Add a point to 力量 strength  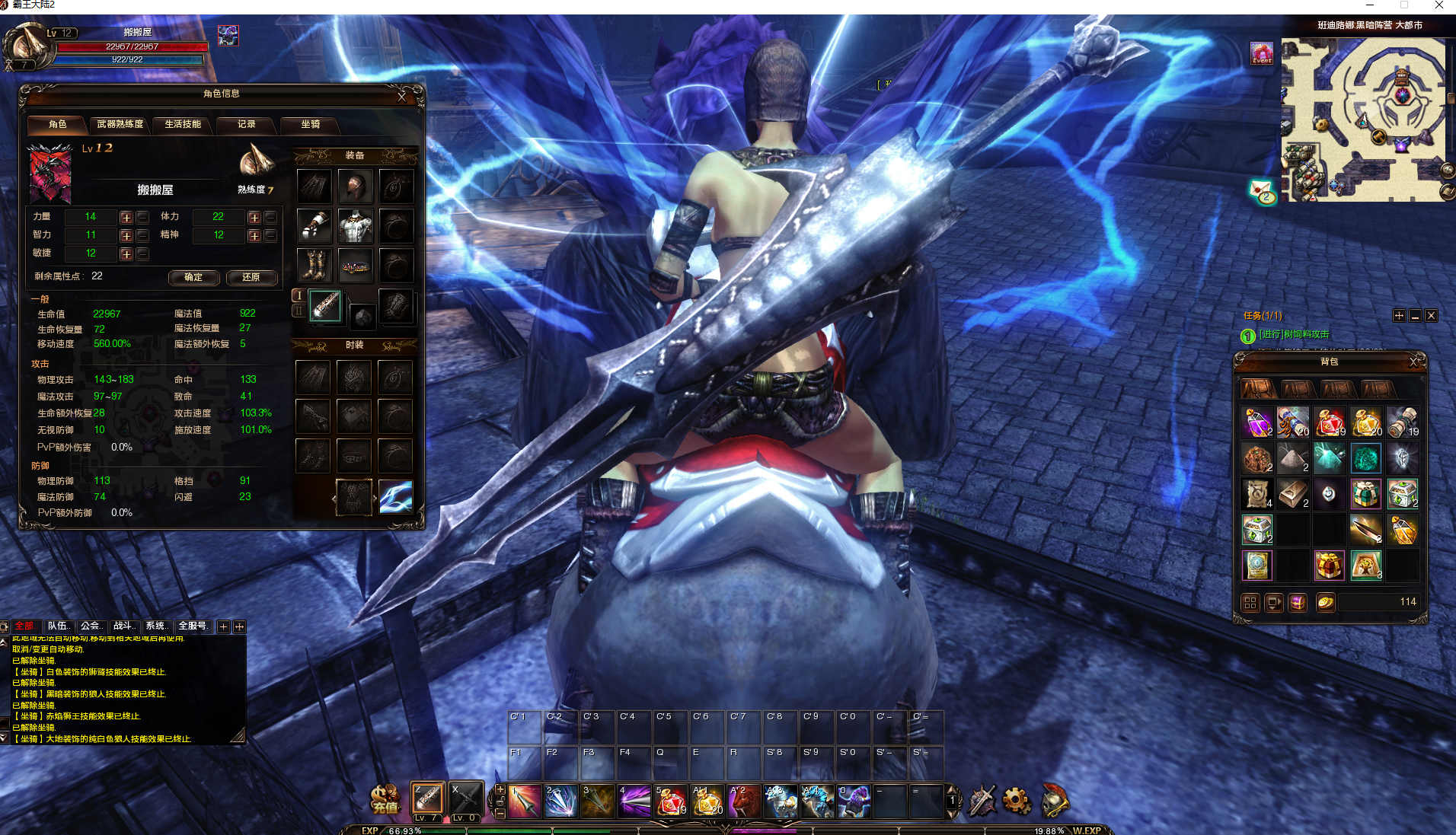tap(126, 218)
